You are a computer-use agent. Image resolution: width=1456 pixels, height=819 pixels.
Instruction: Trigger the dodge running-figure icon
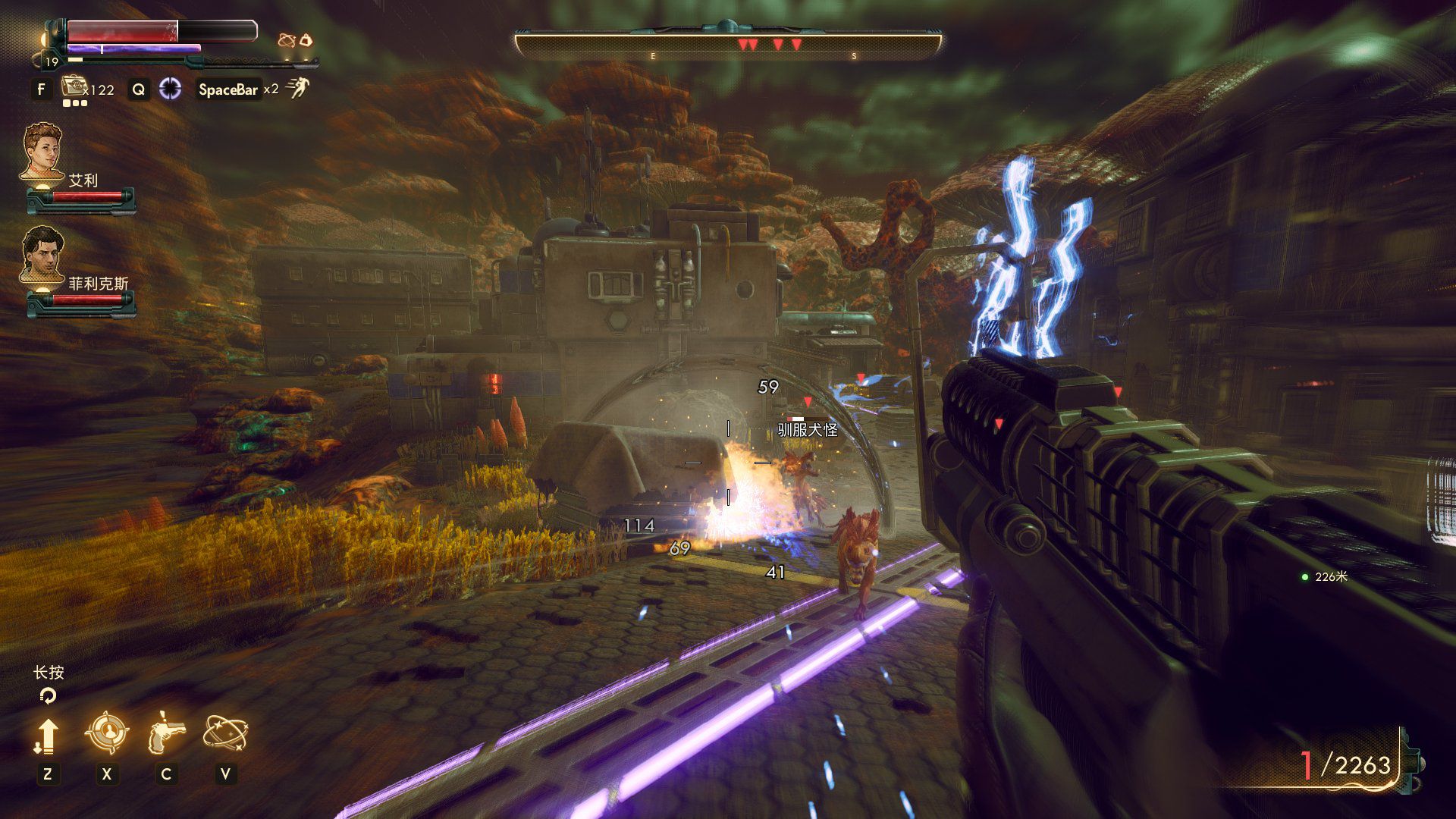(x=298, y=88)
